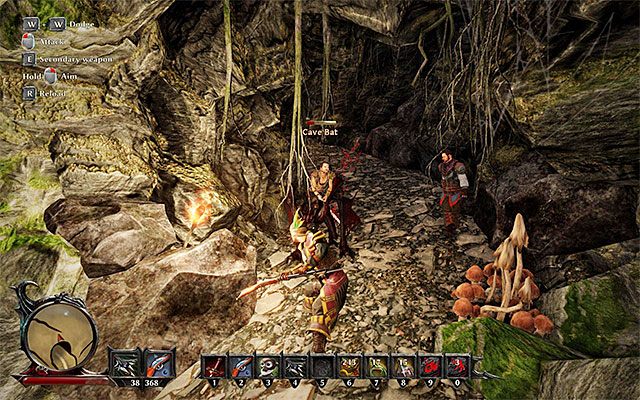The image size is (640, 400).
Task: Use the consumable in hotbar slot 6
Action: pos(349,367)
